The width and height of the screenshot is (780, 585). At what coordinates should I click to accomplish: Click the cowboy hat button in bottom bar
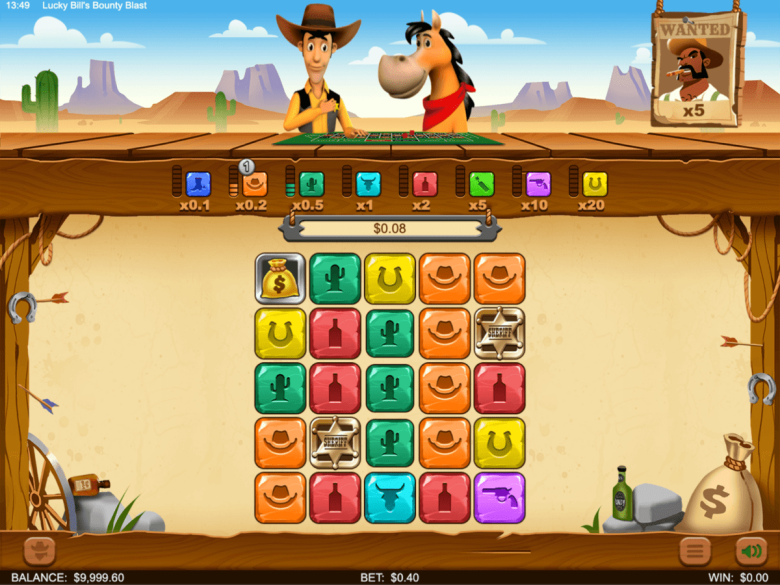40,550
